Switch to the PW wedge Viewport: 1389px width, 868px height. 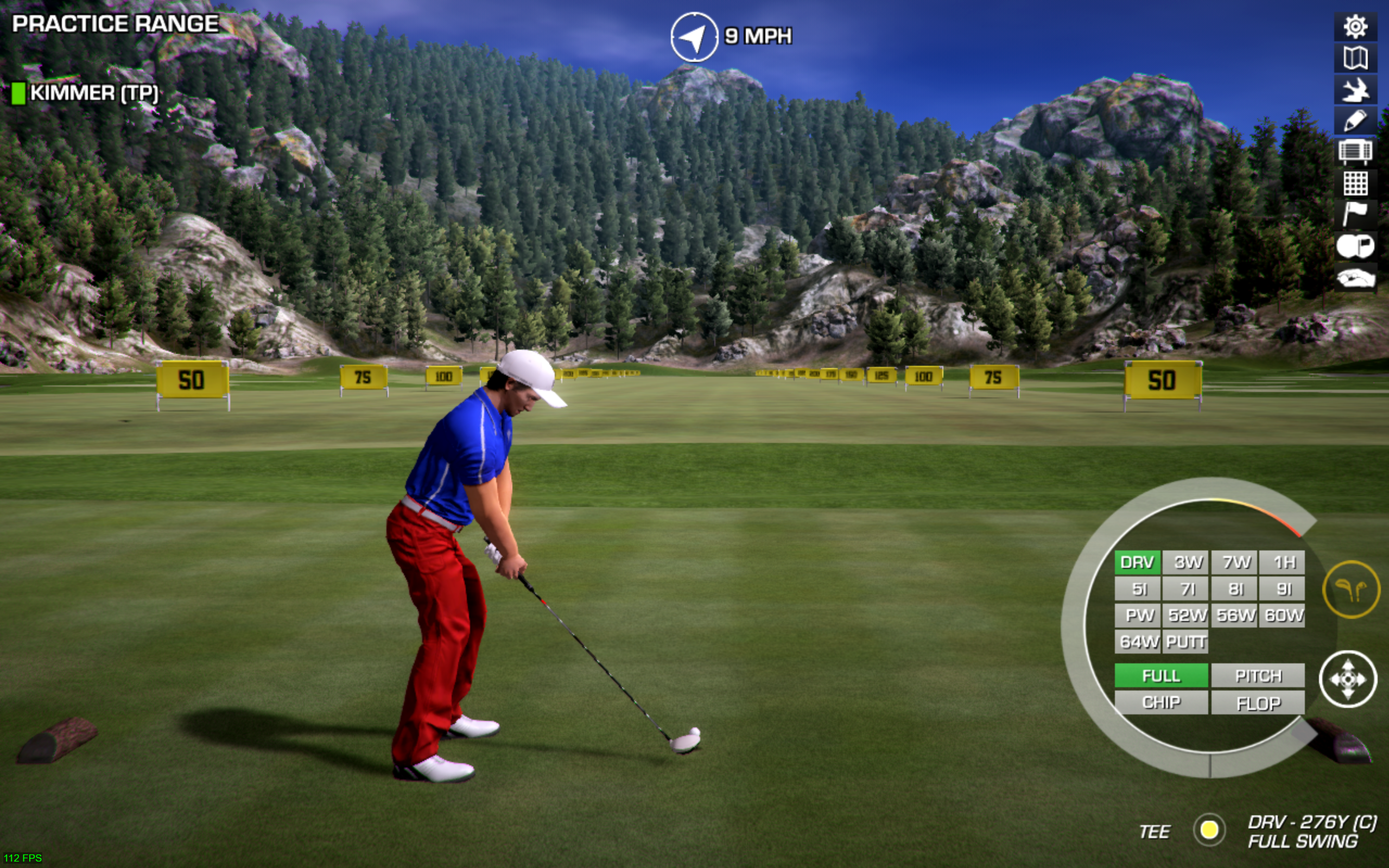(1138, 615)
